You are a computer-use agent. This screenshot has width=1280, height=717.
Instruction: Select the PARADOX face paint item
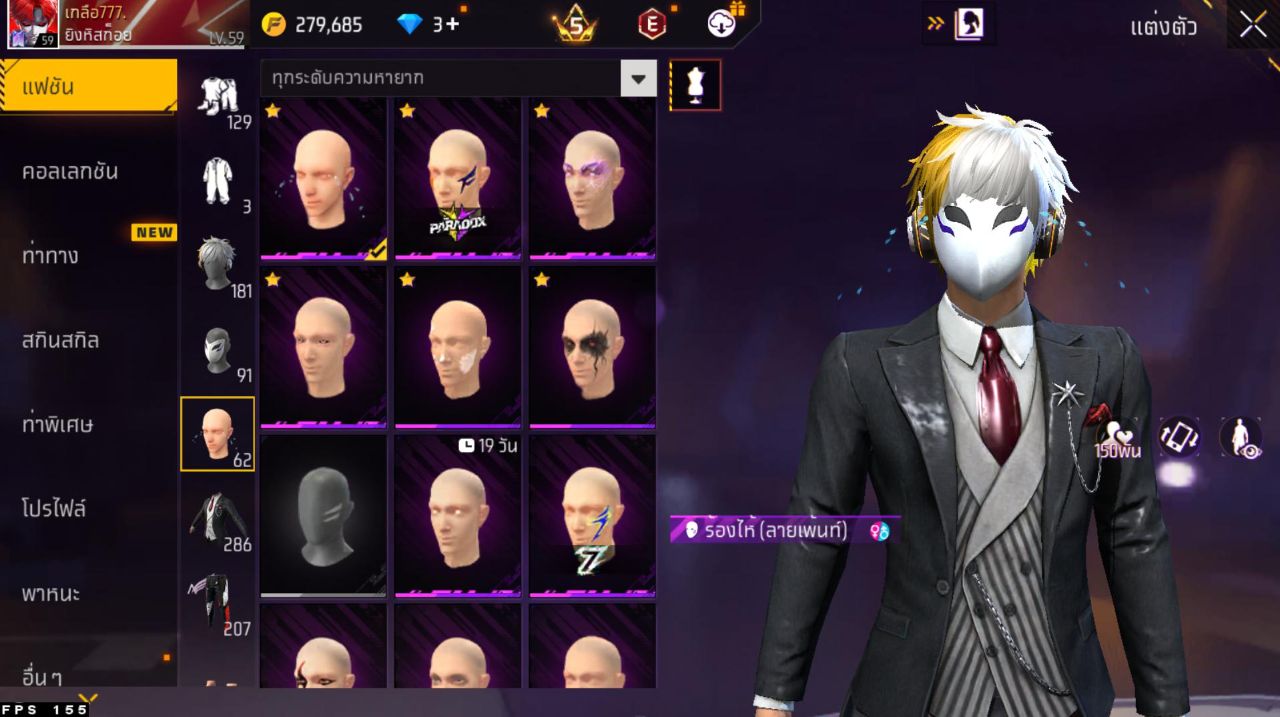(457, 180)
